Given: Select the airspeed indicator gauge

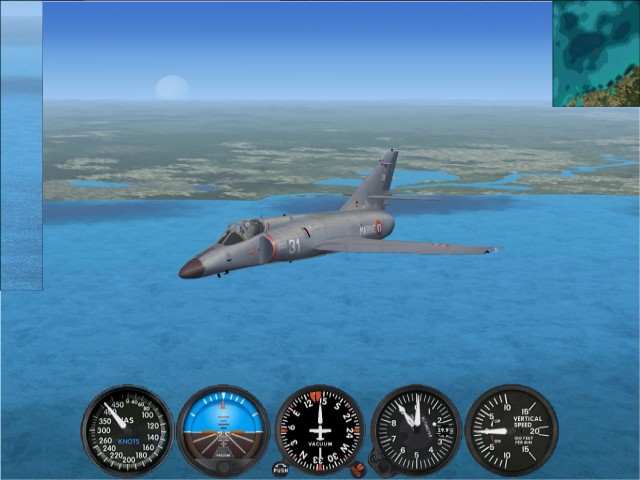Looking at the screenshot, I should 127,430.
